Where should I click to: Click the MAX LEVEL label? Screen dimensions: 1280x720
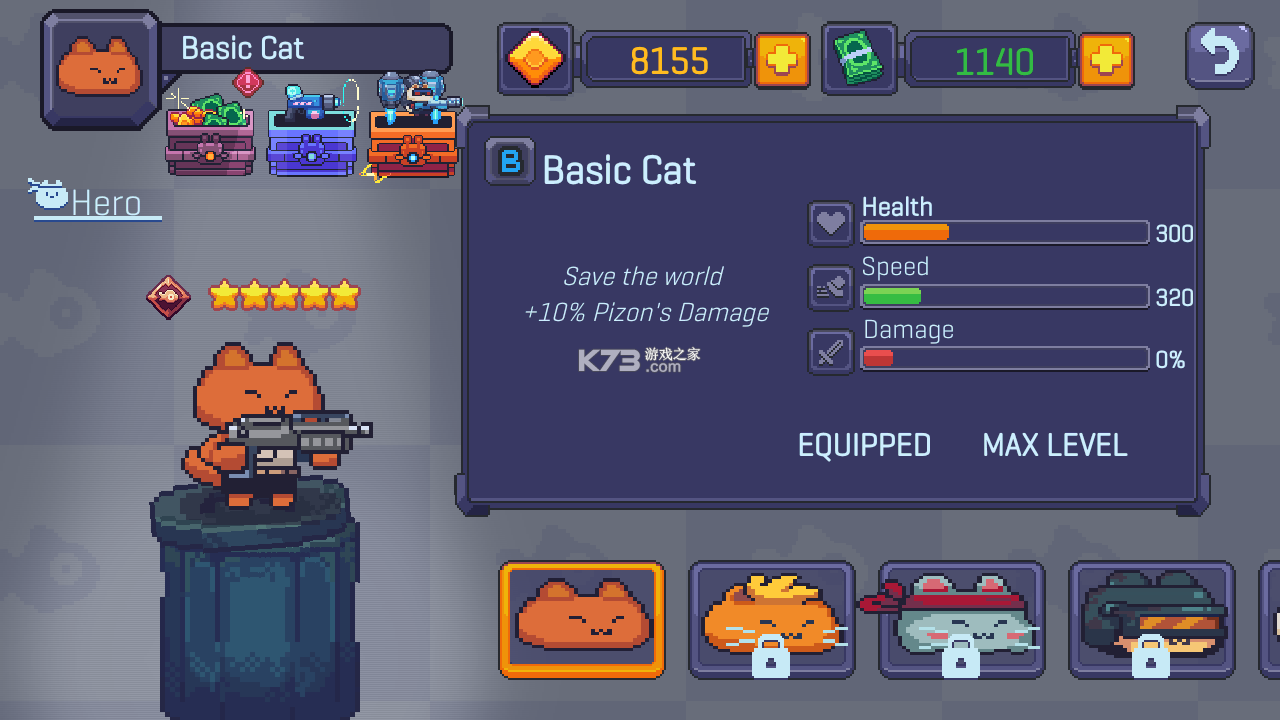pyautogui.click(x=1054, y=445)
